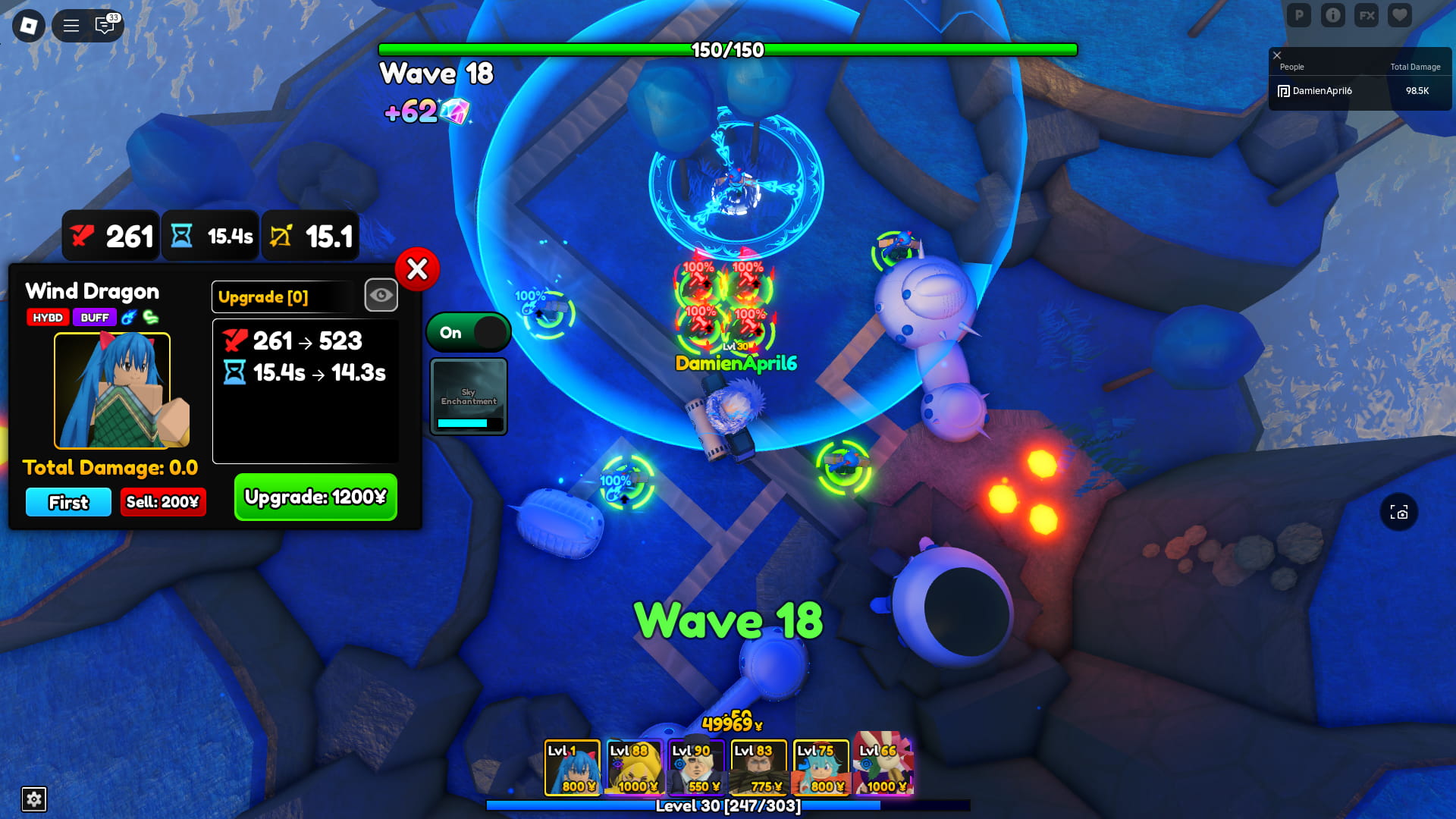1456x819 pixels.
Task: Close the leaderboard panel
Action: [1277, 55]
